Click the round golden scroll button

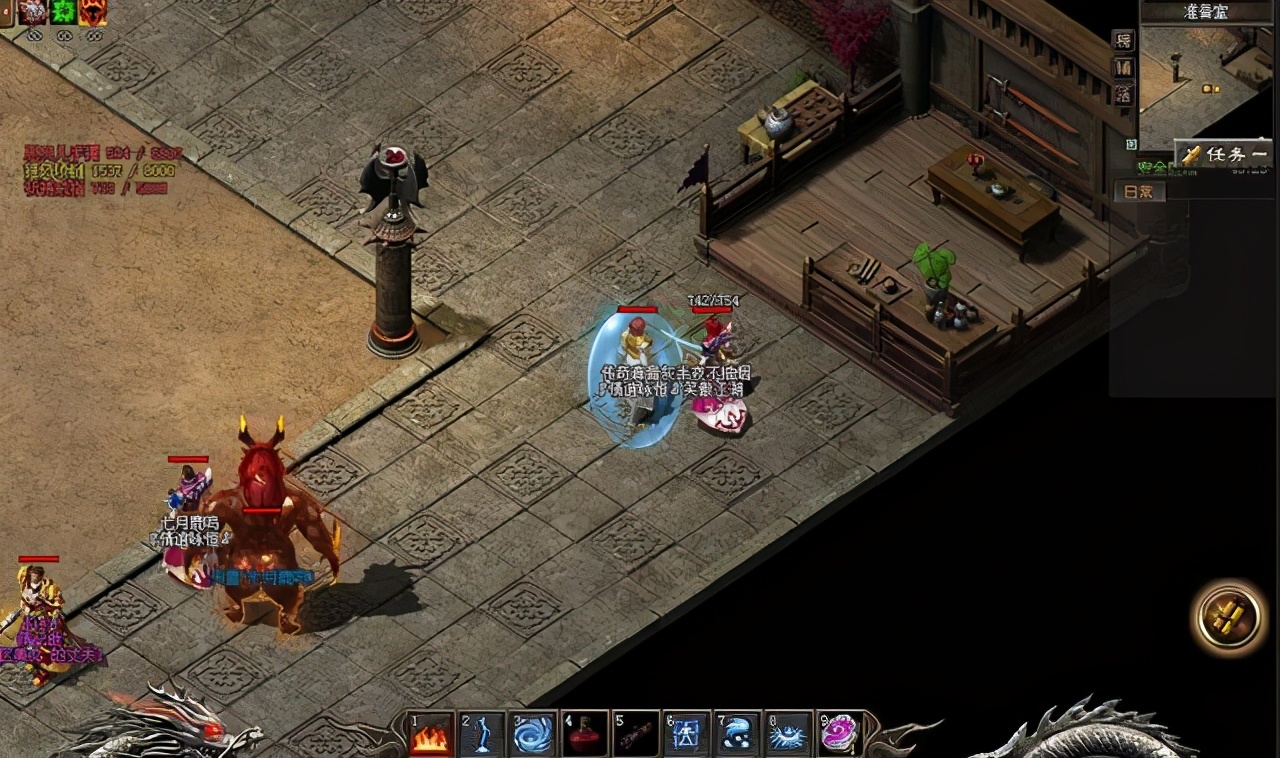tap(1229, 617)
